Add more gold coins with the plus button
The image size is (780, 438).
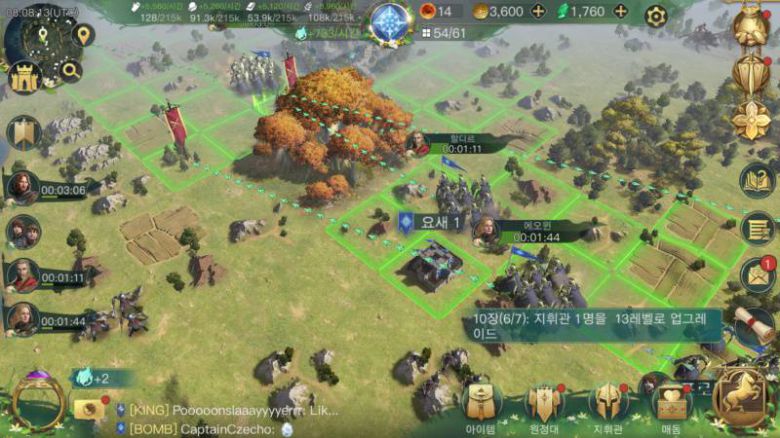point(538,12)
